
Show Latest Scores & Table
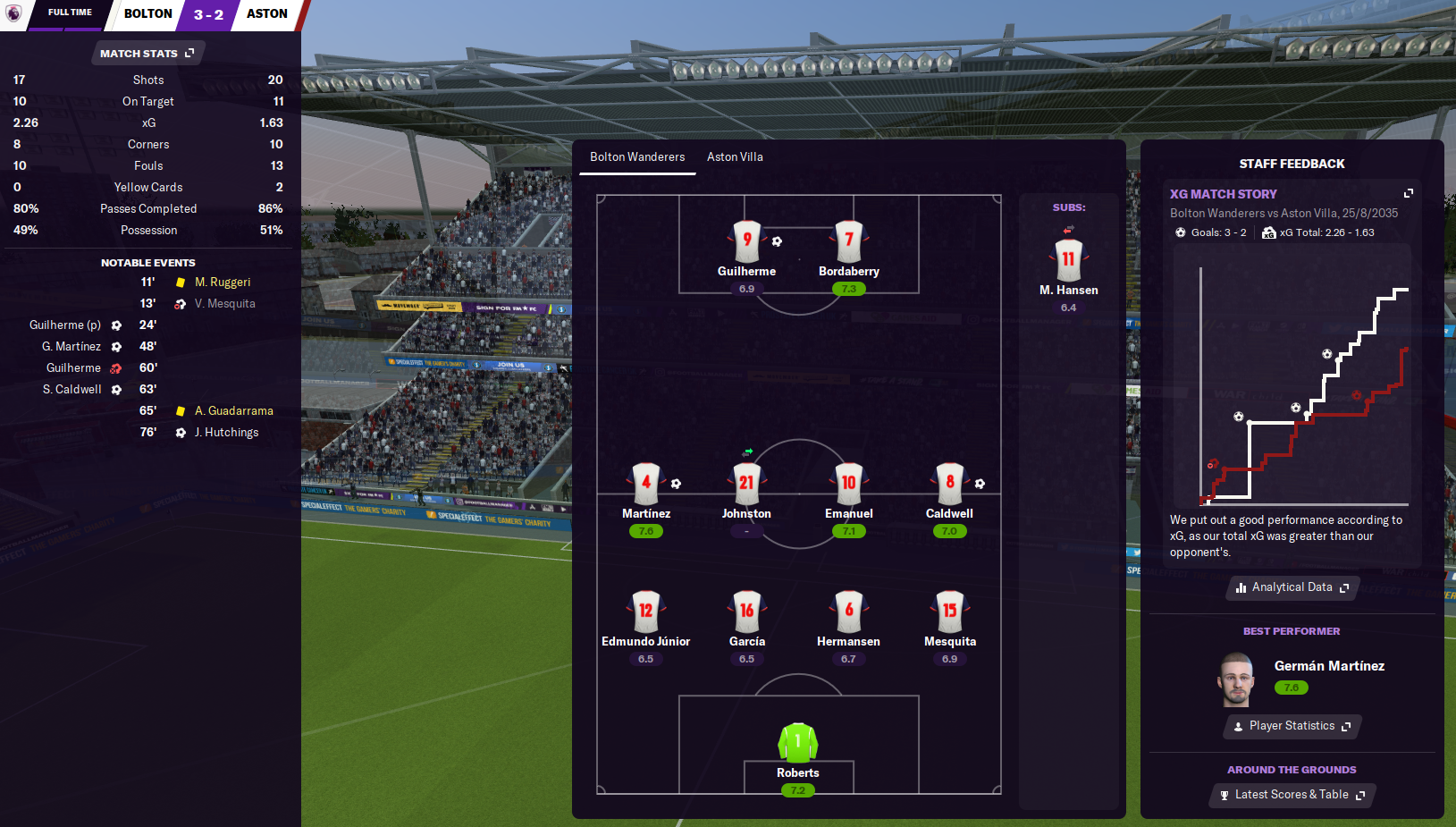point(1292,795)
